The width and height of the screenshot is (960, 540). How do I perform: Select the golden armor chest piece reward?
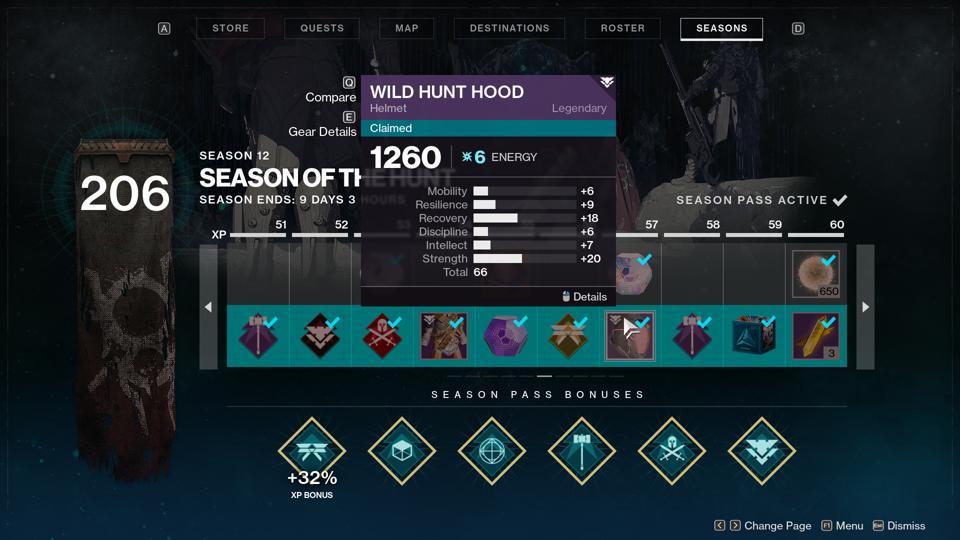[x=444, y=336]
